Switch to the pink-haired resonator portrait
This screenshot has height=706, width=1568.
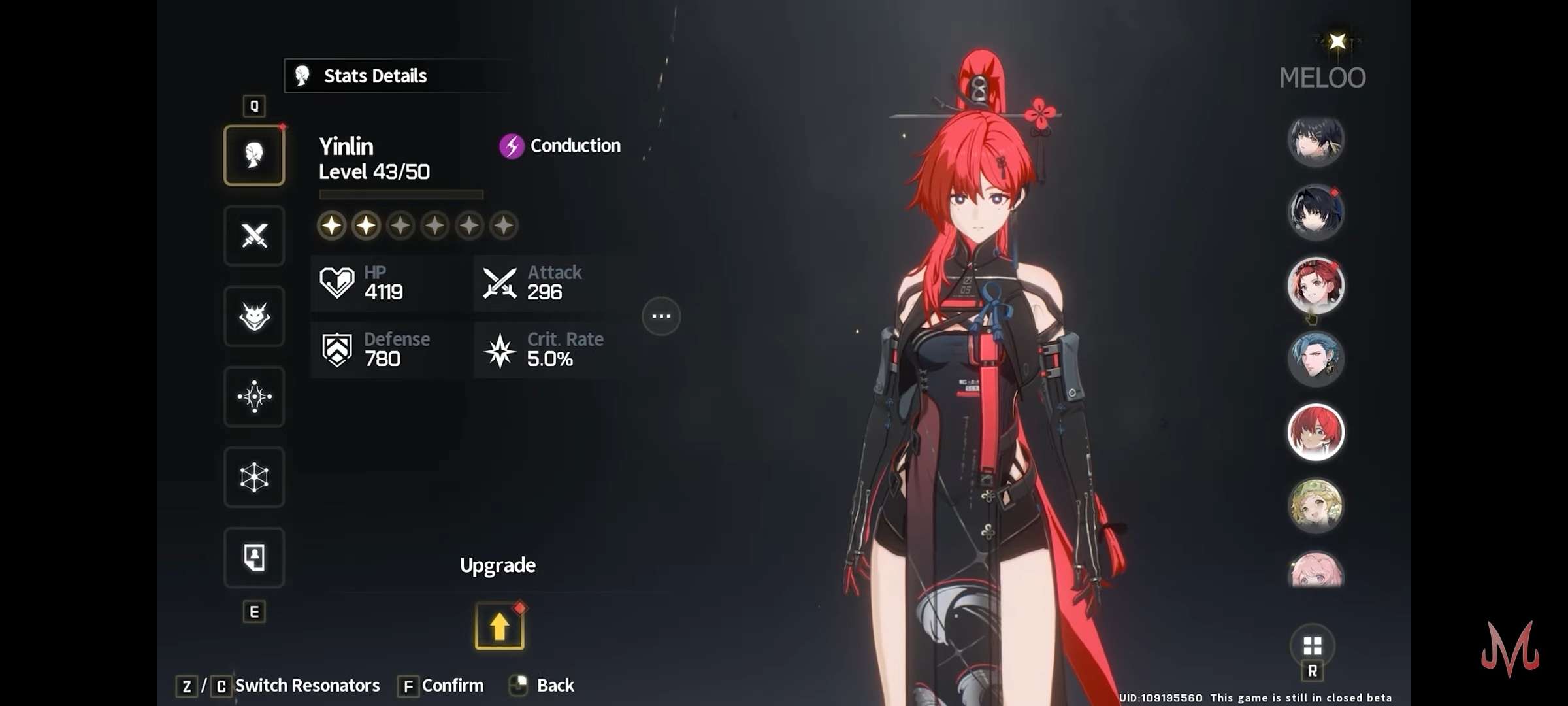pos(1315,571)
